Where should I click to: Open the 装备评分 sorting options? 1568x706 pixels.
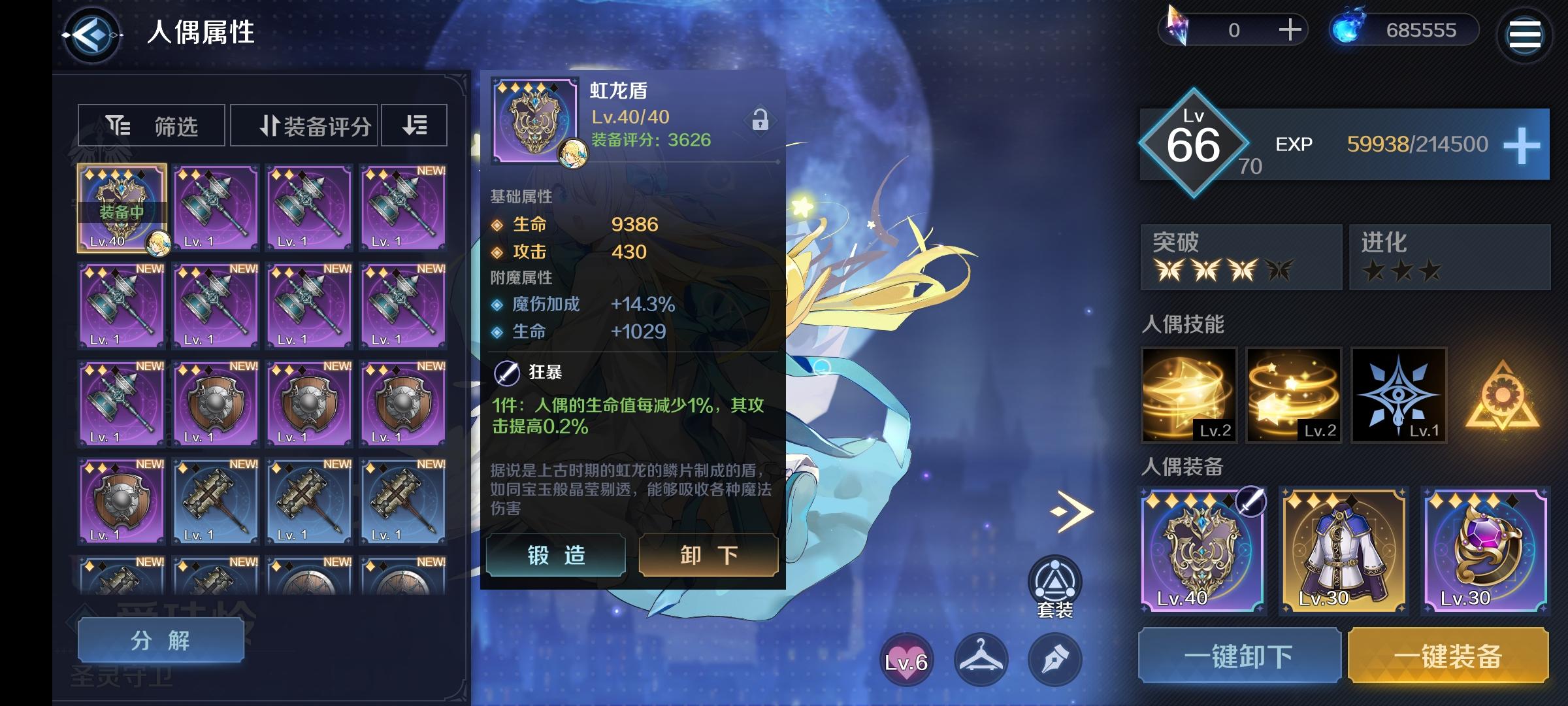tap(303, 125)
